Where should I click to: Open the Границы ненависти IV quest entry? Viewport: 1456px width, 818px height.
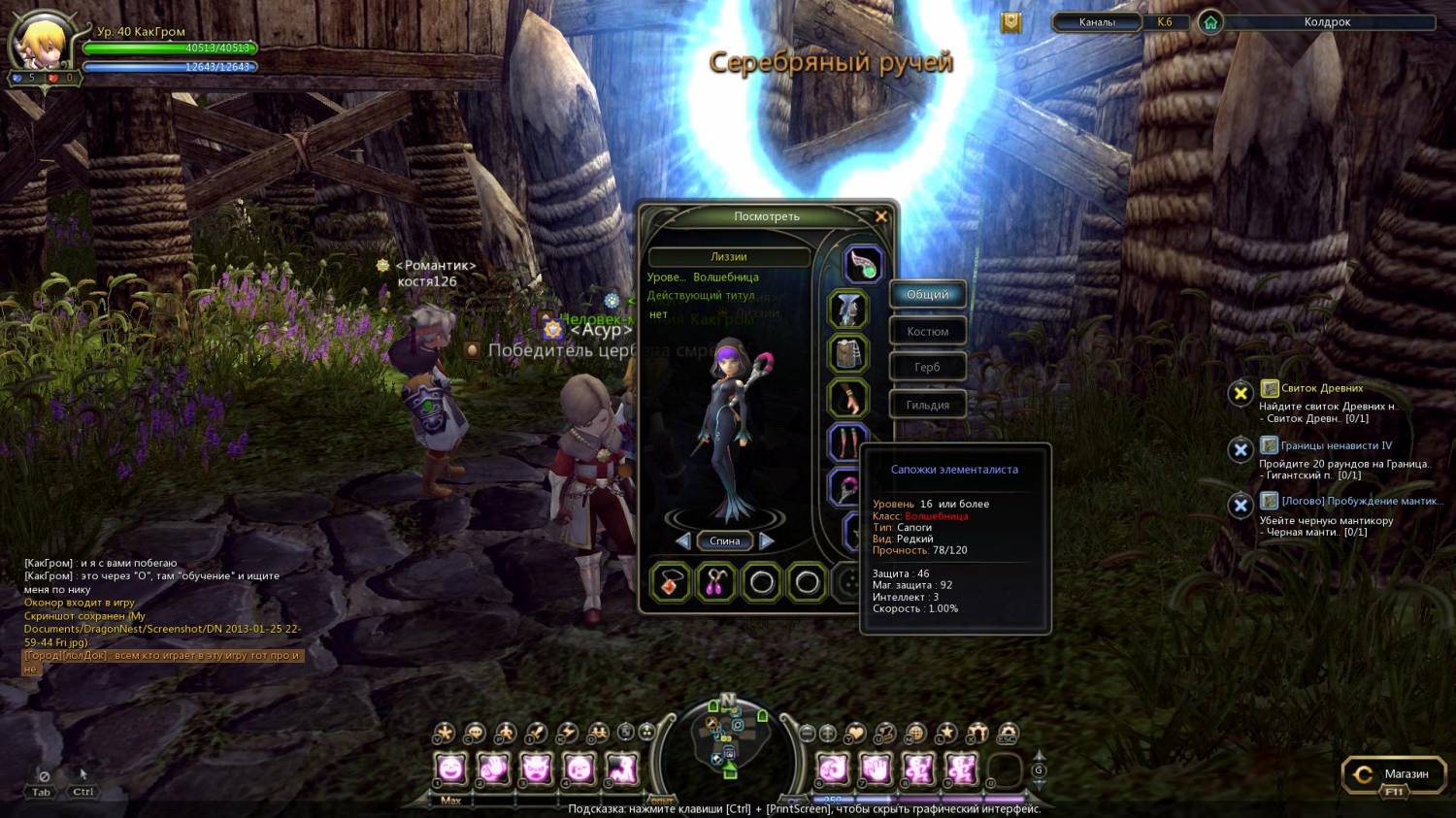coord(1336,445)
